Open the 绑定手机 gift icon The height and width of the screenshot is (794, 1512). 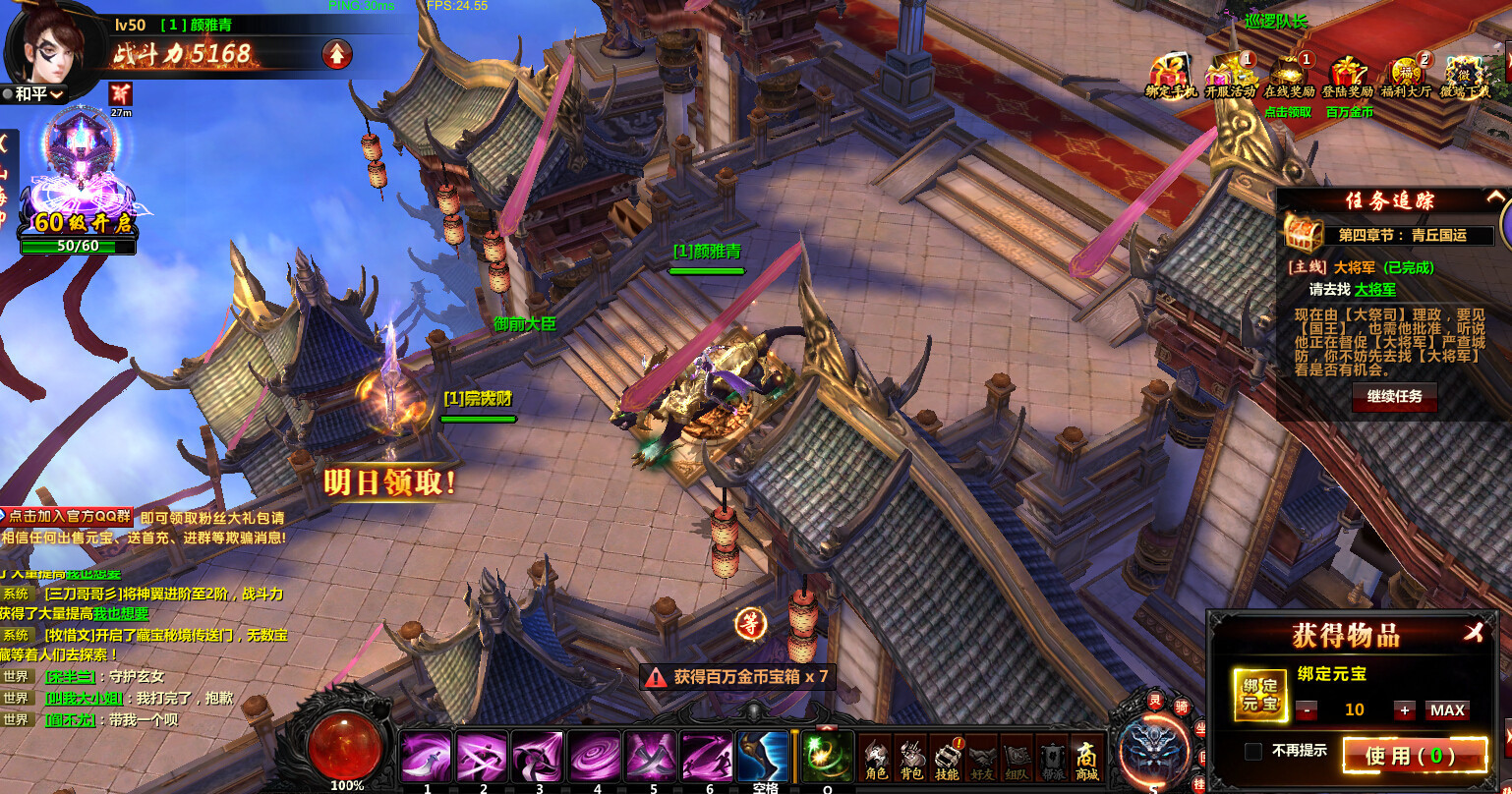click(x=1170, y=75)
